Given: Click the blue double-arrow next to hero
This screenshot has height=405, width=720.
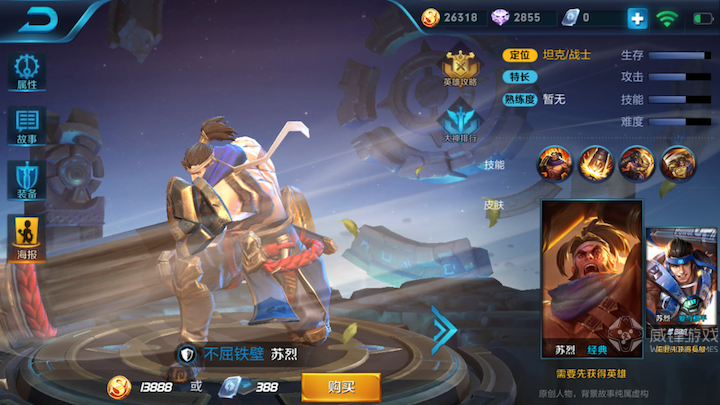Looking at the screenshot, I should (x=444, y=325).
